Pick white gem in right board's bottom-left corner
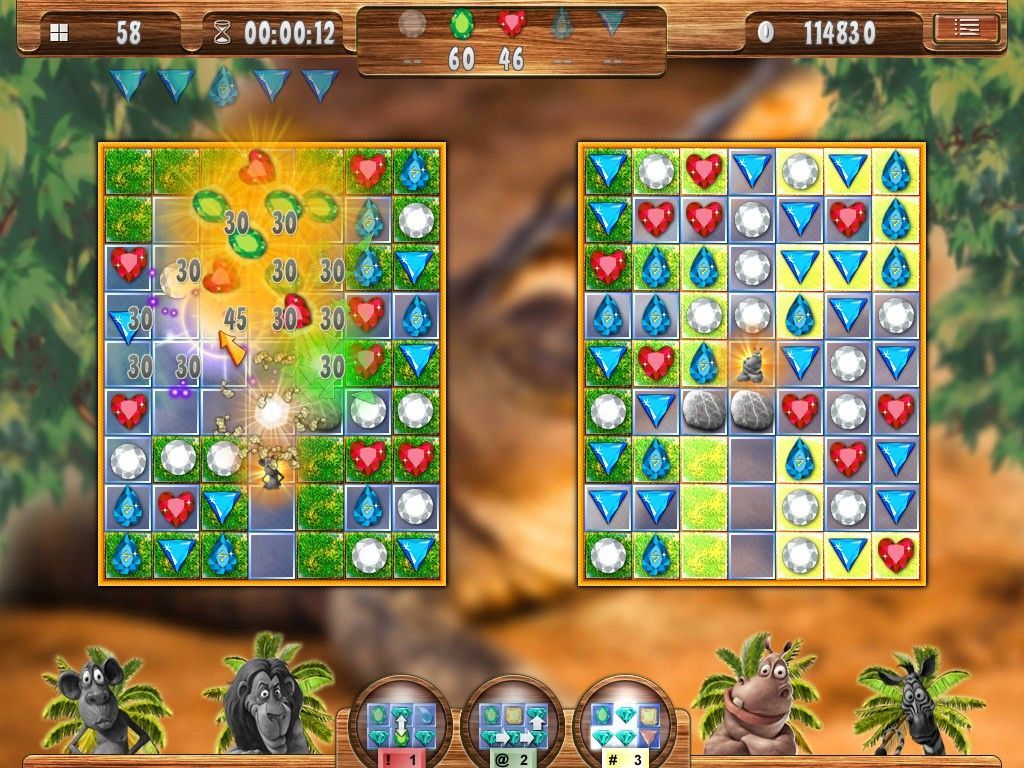1024x768 pixels. [607, 554]
